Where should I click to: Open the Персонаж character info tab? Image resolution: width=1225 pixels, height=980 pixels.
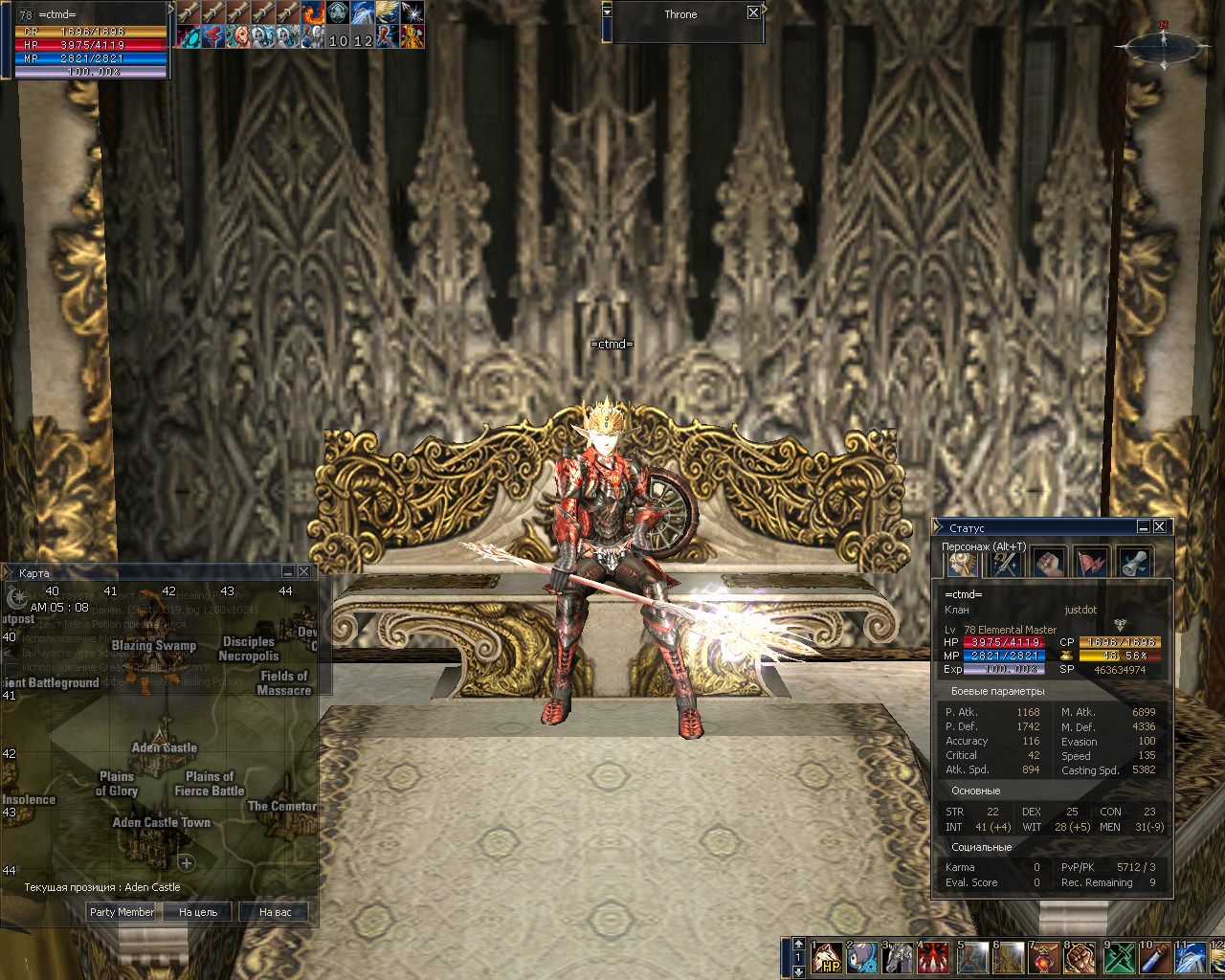(962, 564)
